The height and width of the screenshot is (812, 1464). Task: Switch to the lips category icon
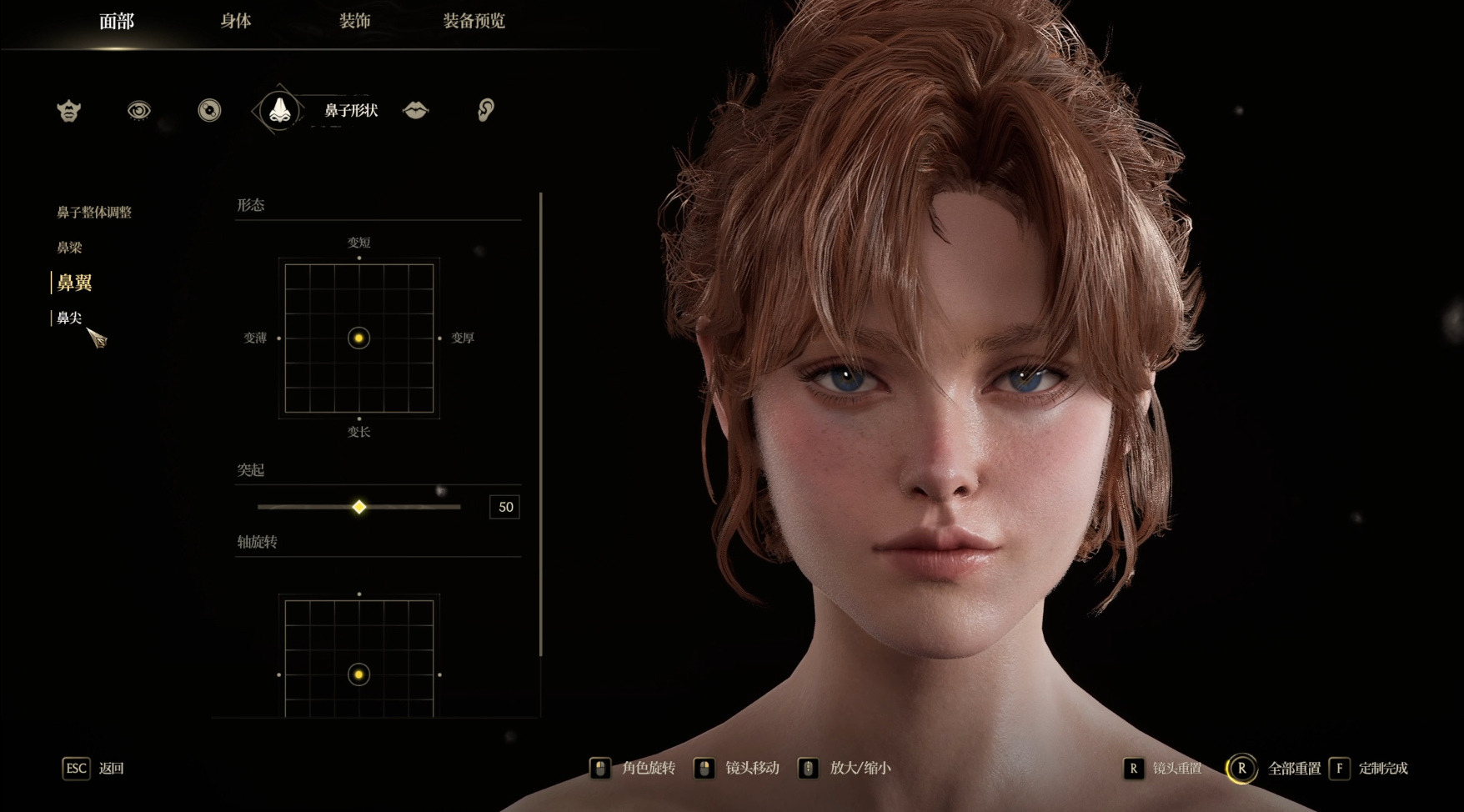point(415,110)
